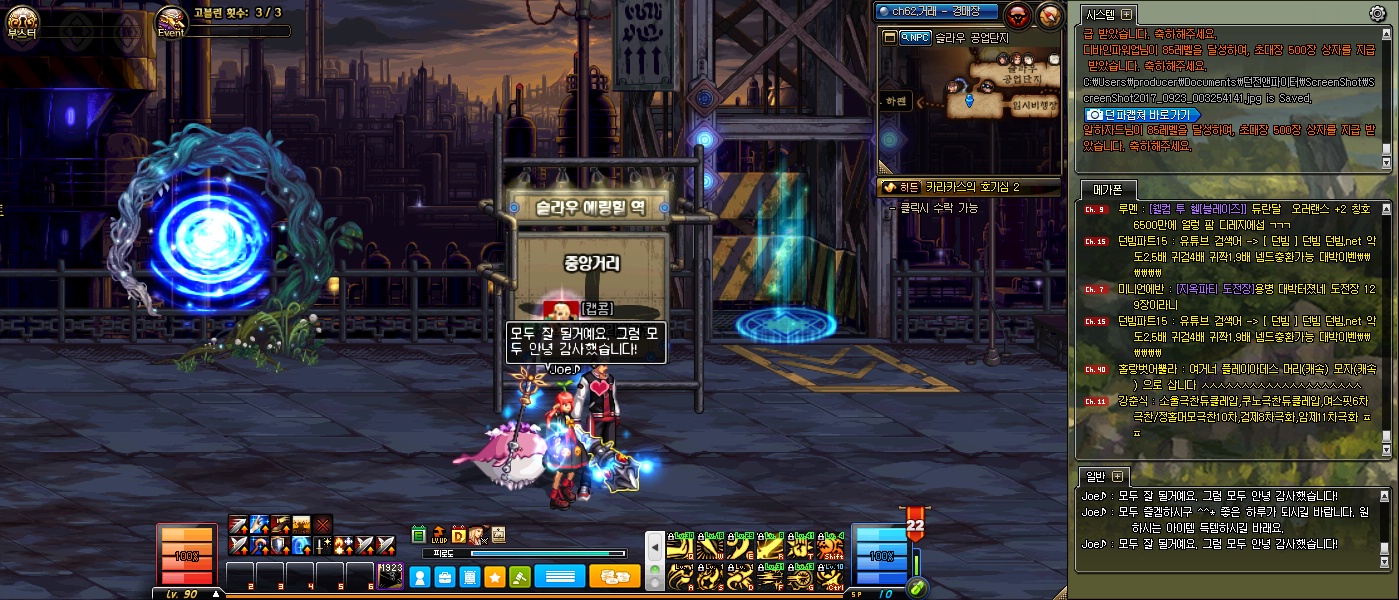1399x600 pixels.
Task: Select the 일반 chat tab
Action: click(1096, 476)
